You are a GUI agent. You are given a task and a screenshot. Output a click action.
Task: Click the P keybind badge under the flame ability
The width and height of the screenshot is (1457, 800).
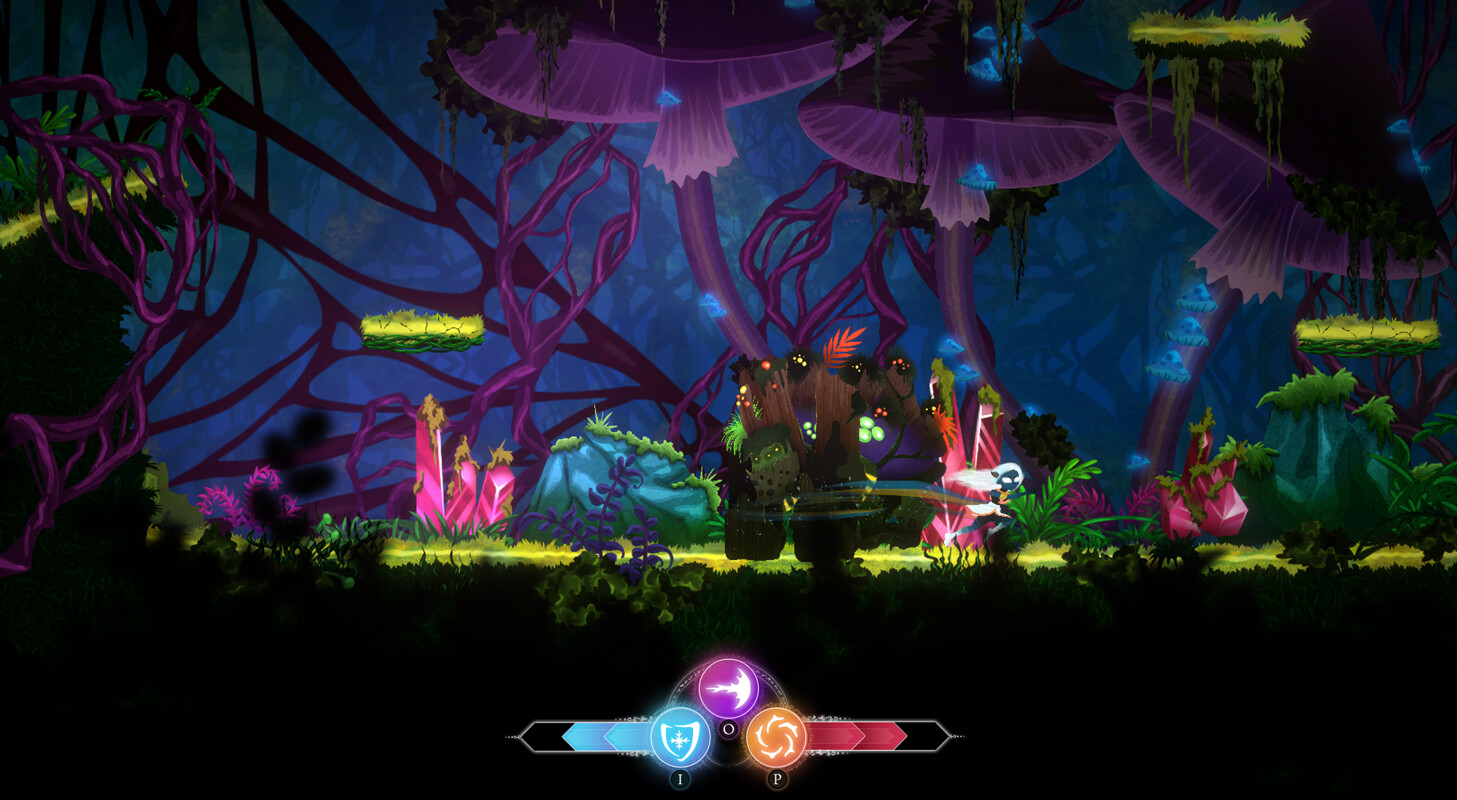click(x=778, y=778)
